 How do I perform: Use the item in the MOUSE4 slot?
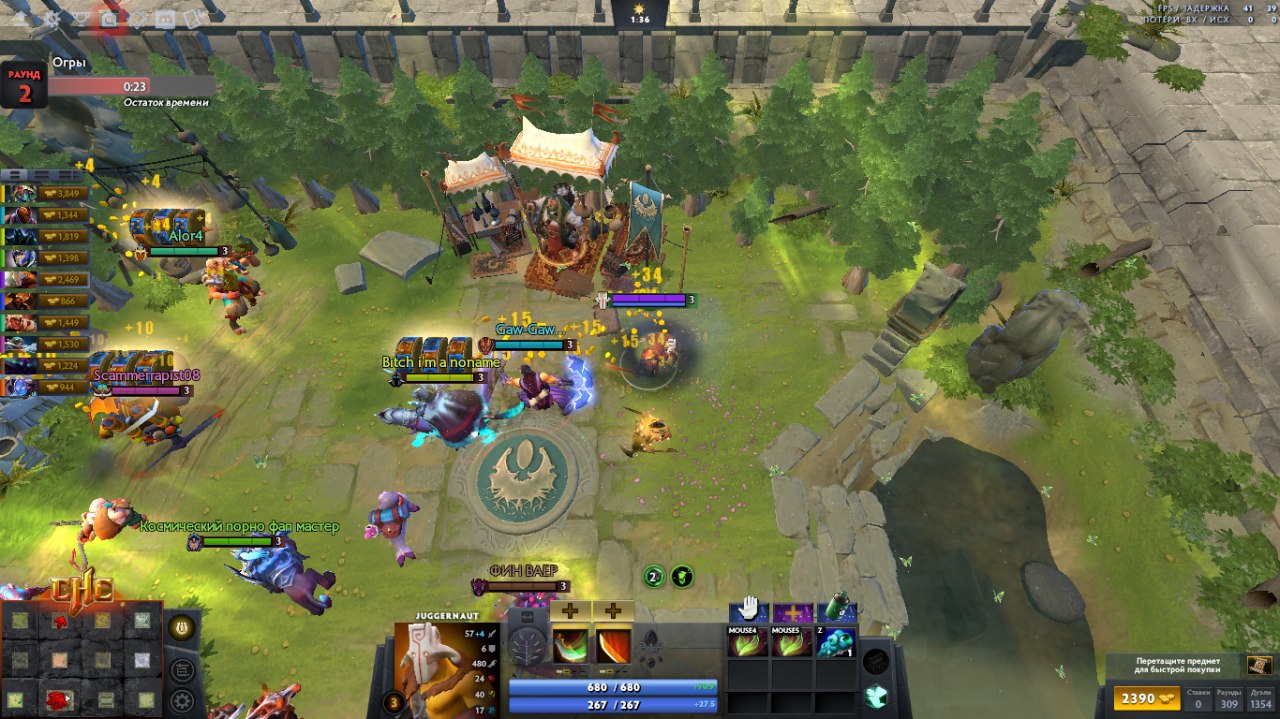pyautogui.click(x=747, y=643)
